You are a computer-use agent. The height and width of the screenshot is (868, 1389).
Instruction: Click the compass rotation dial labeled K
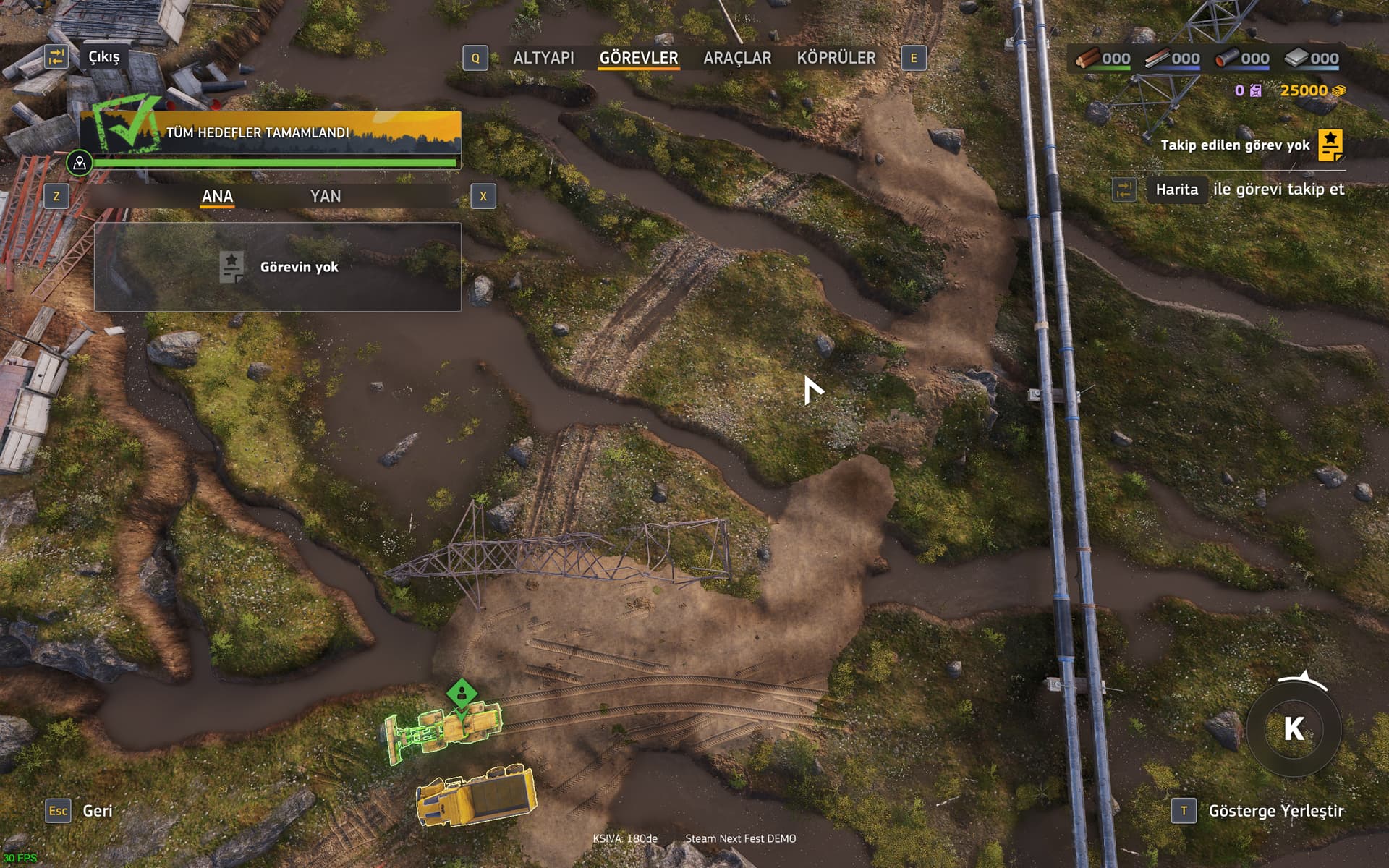click(x=1294, y=729)
